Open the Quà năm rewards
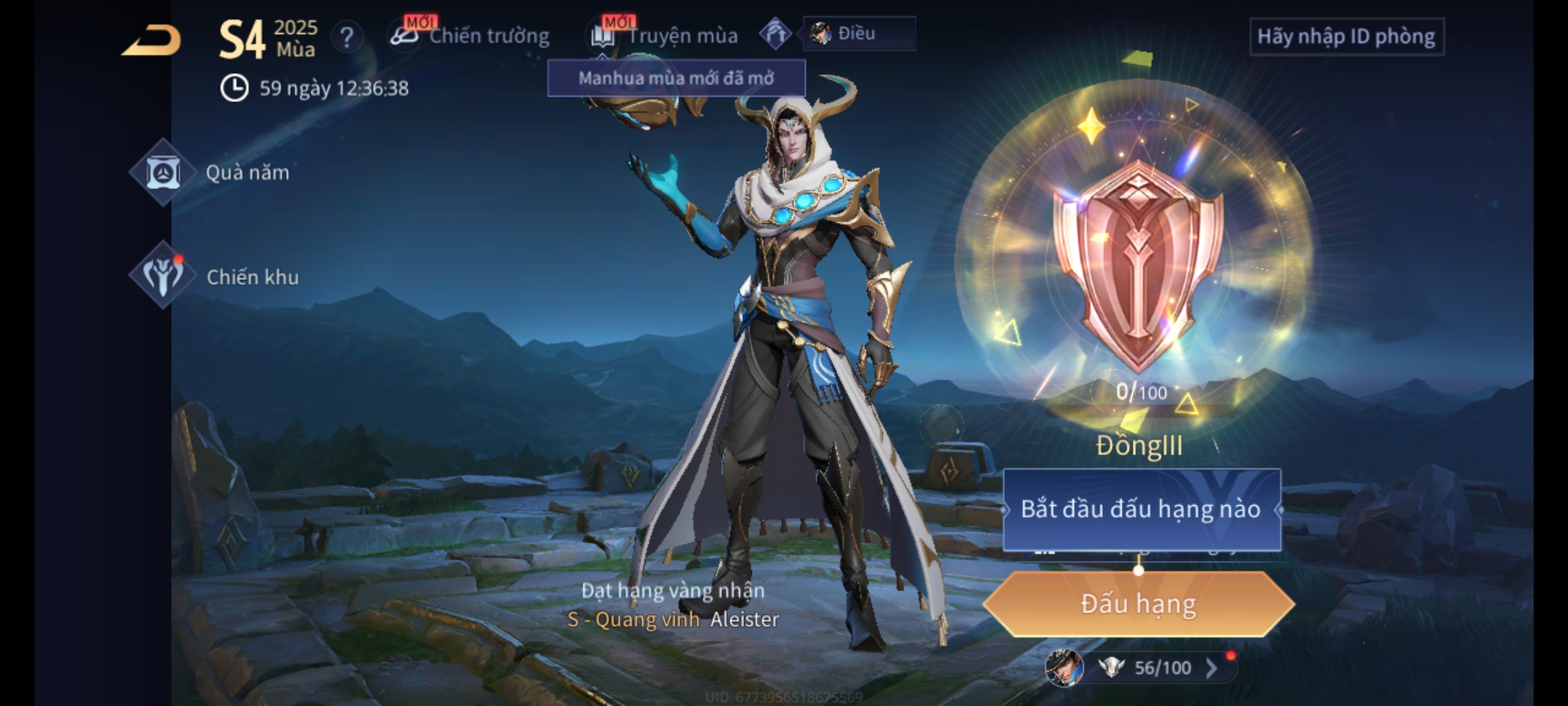1568x706 pixels. 163,173
